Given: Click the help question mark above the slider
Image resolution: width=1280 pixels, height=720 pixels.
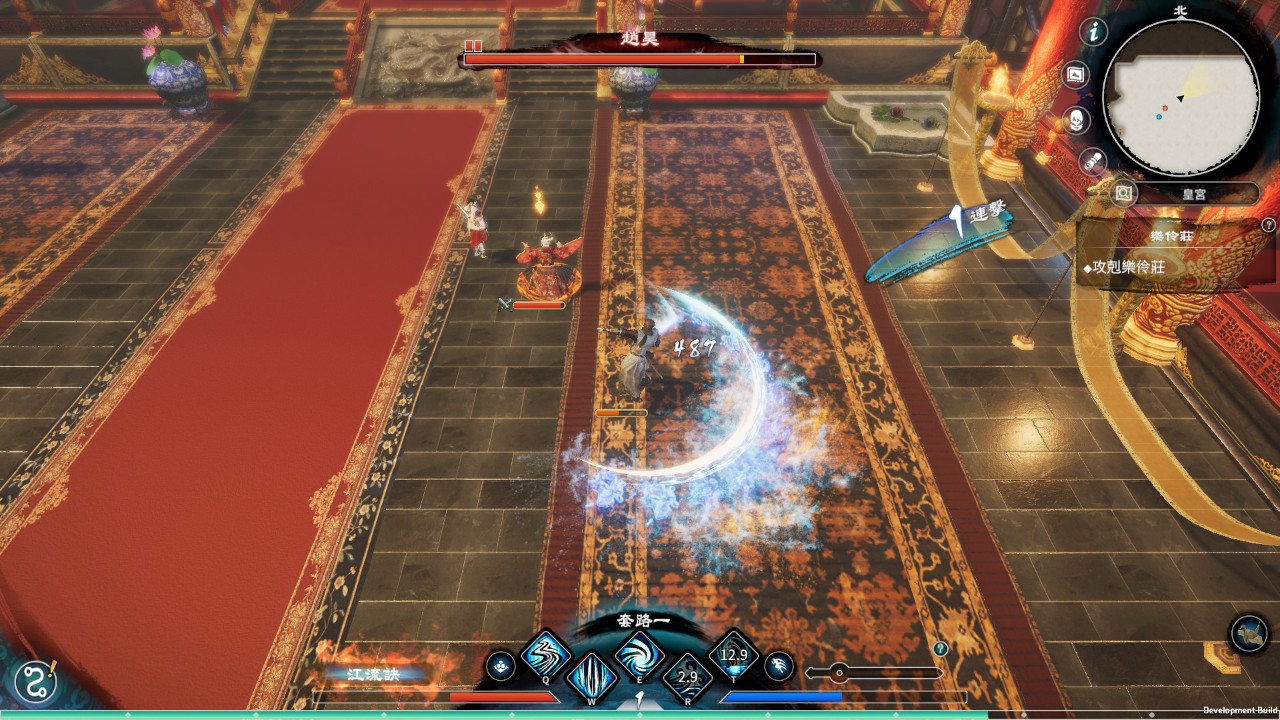Looking at the screenshot, I should coord(940,649).
